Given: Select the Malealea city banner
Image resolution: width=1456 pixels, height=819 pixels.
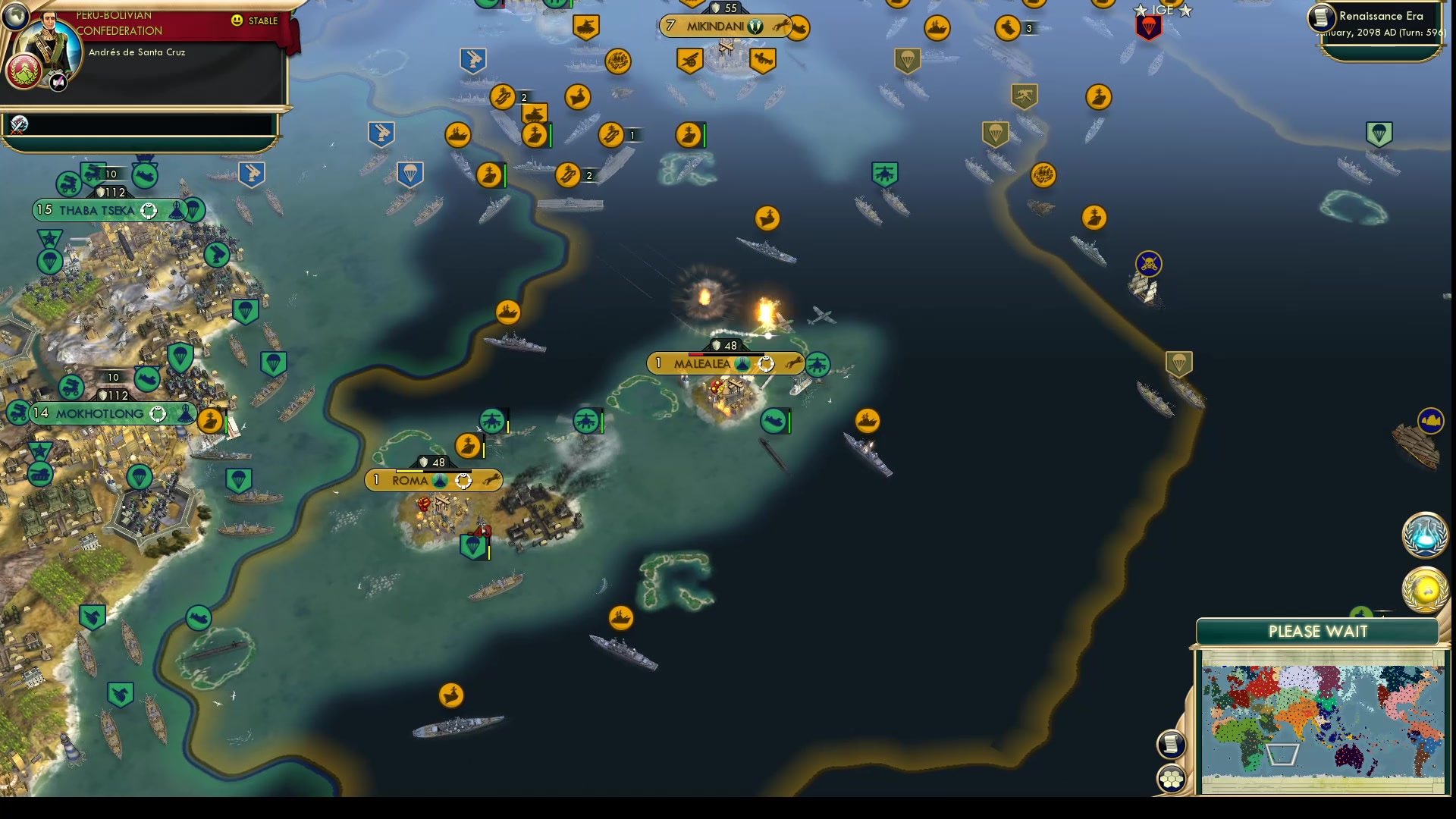Looking at the screenshot, I should tap(703, 363).
